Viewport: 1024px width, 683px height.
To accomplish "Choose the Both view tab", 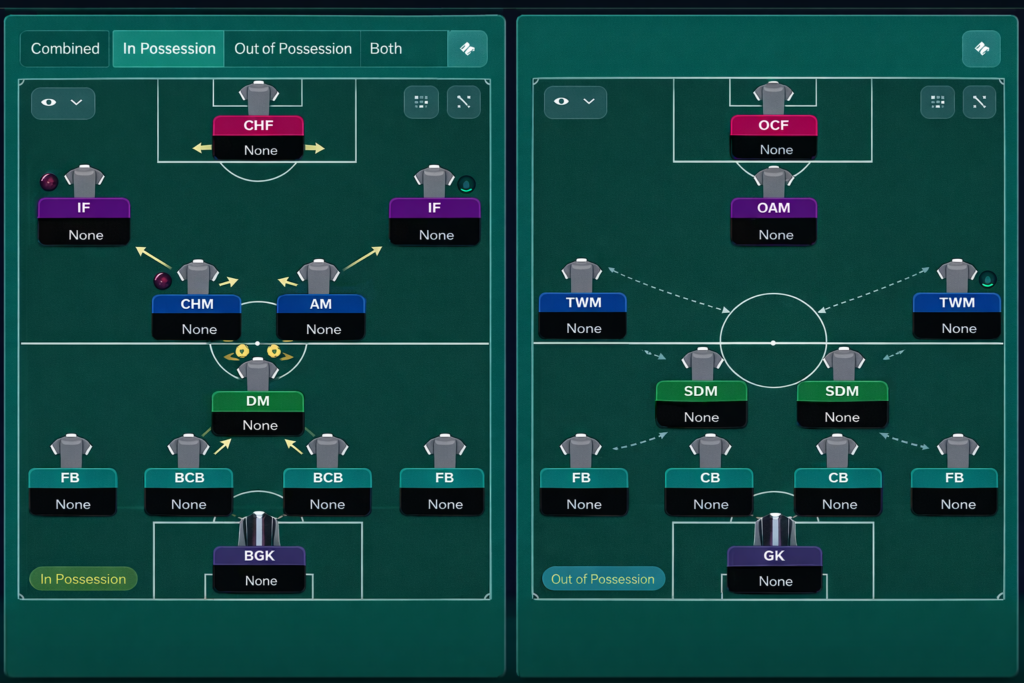I will [x=386, y=48].
